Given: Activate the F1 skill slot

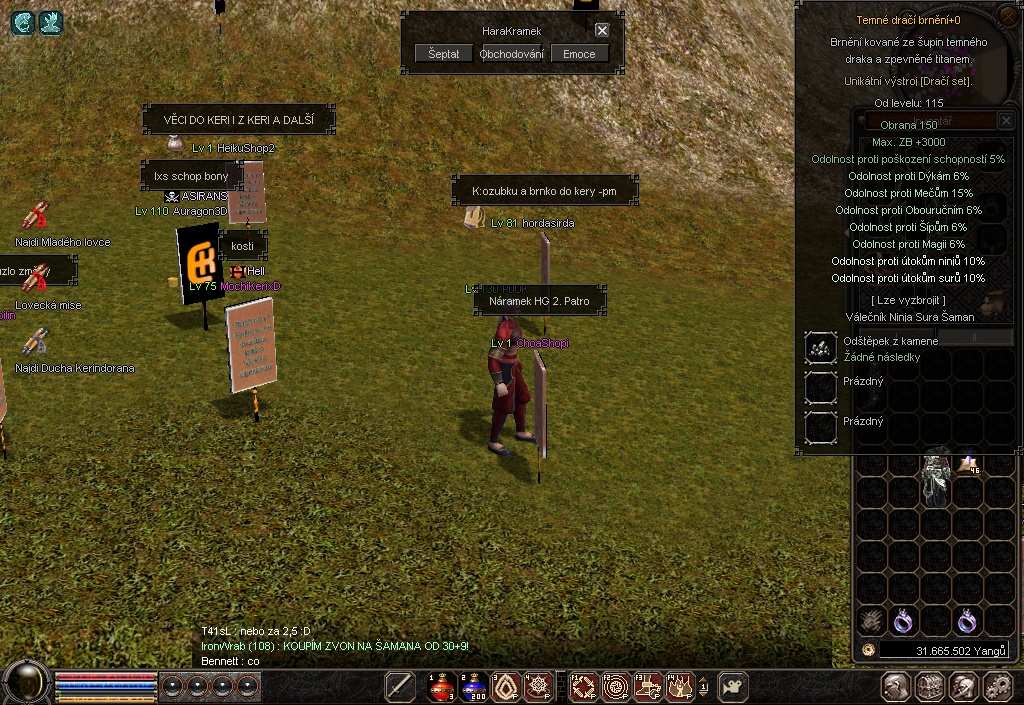Looking at the screenshot, I should point(584,687).
